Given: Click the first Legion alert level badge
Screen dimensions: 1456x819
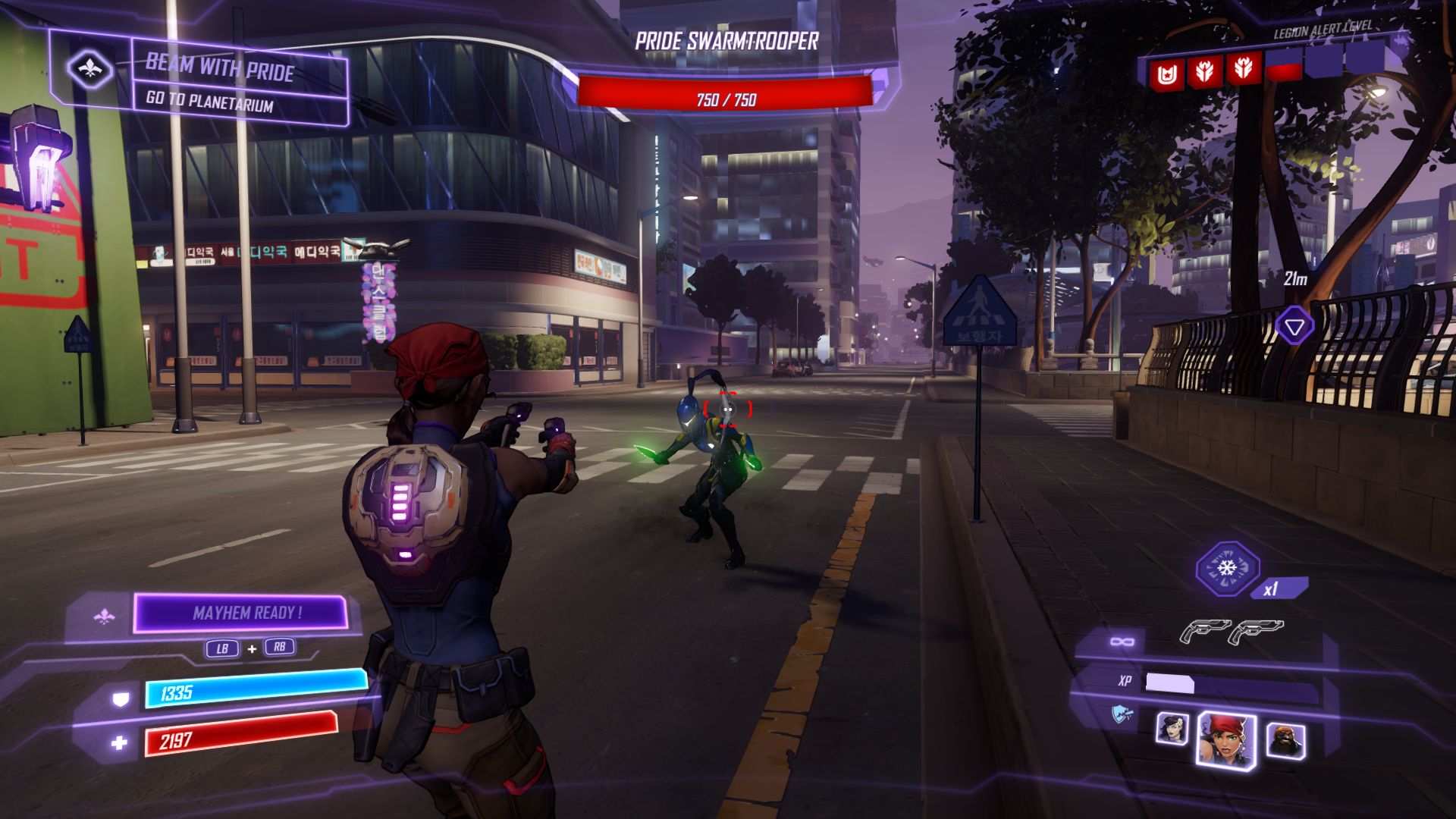Looking at the screenshot, I should pyautogui.click(x=1168, y=74).
